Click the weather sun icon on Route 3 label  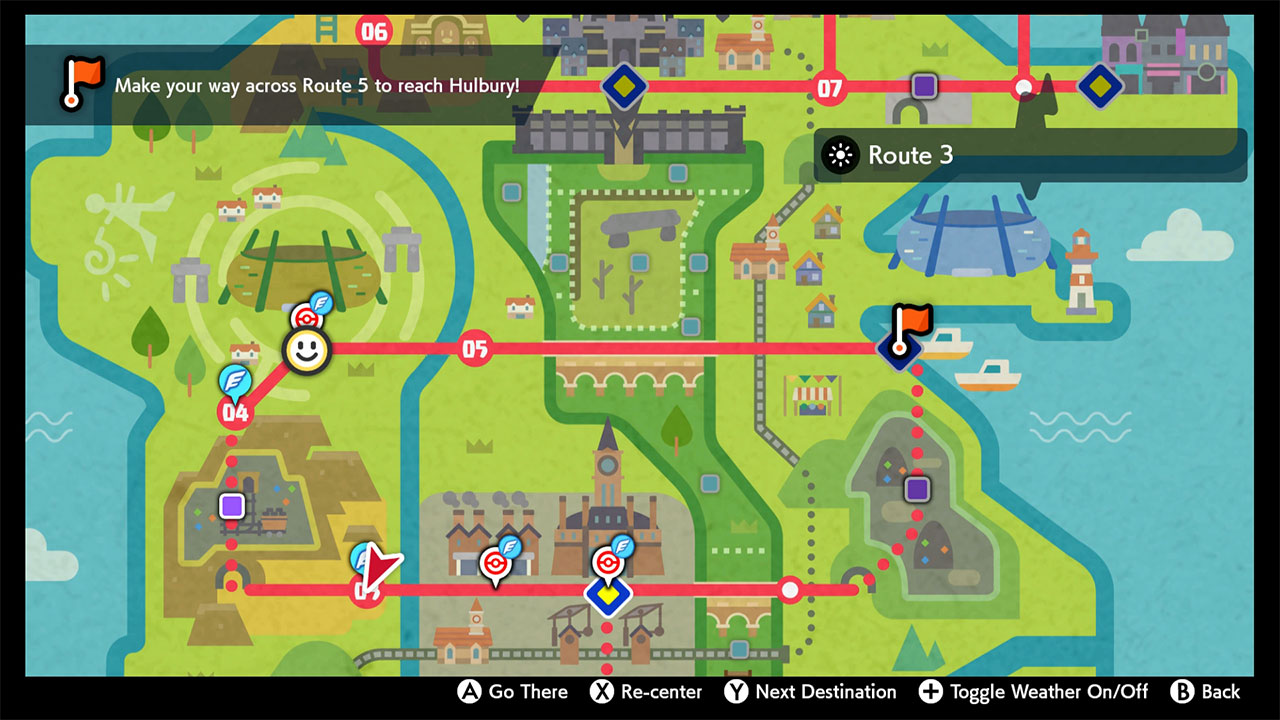841,155
